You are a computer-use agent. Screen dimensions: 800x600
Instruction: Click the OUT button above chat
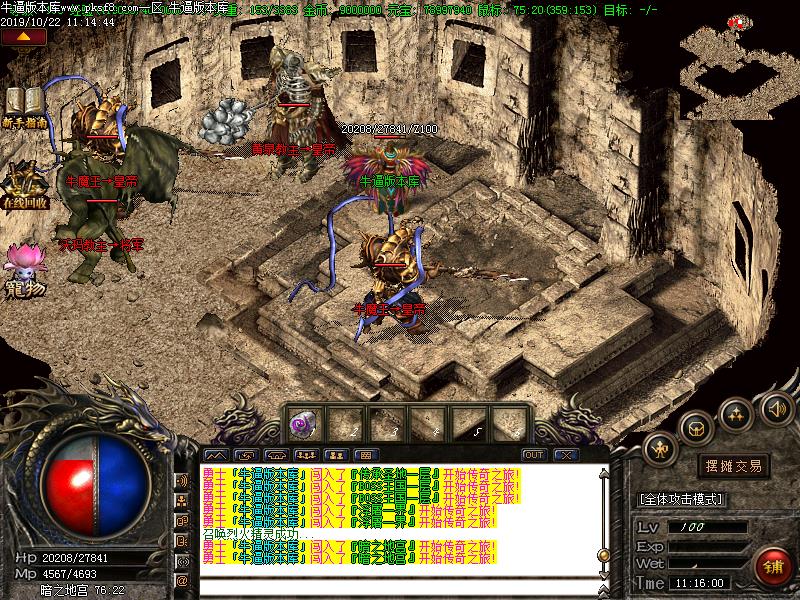[x=534, y=455]
